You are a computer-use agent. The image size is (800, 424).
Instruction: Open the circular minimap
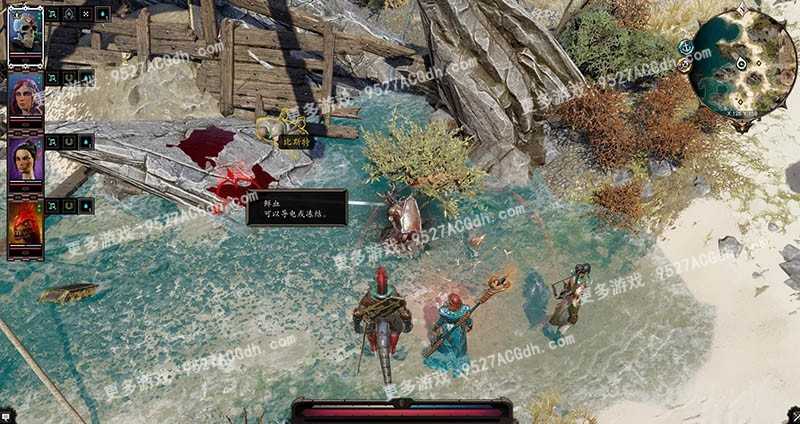point(743,63)
